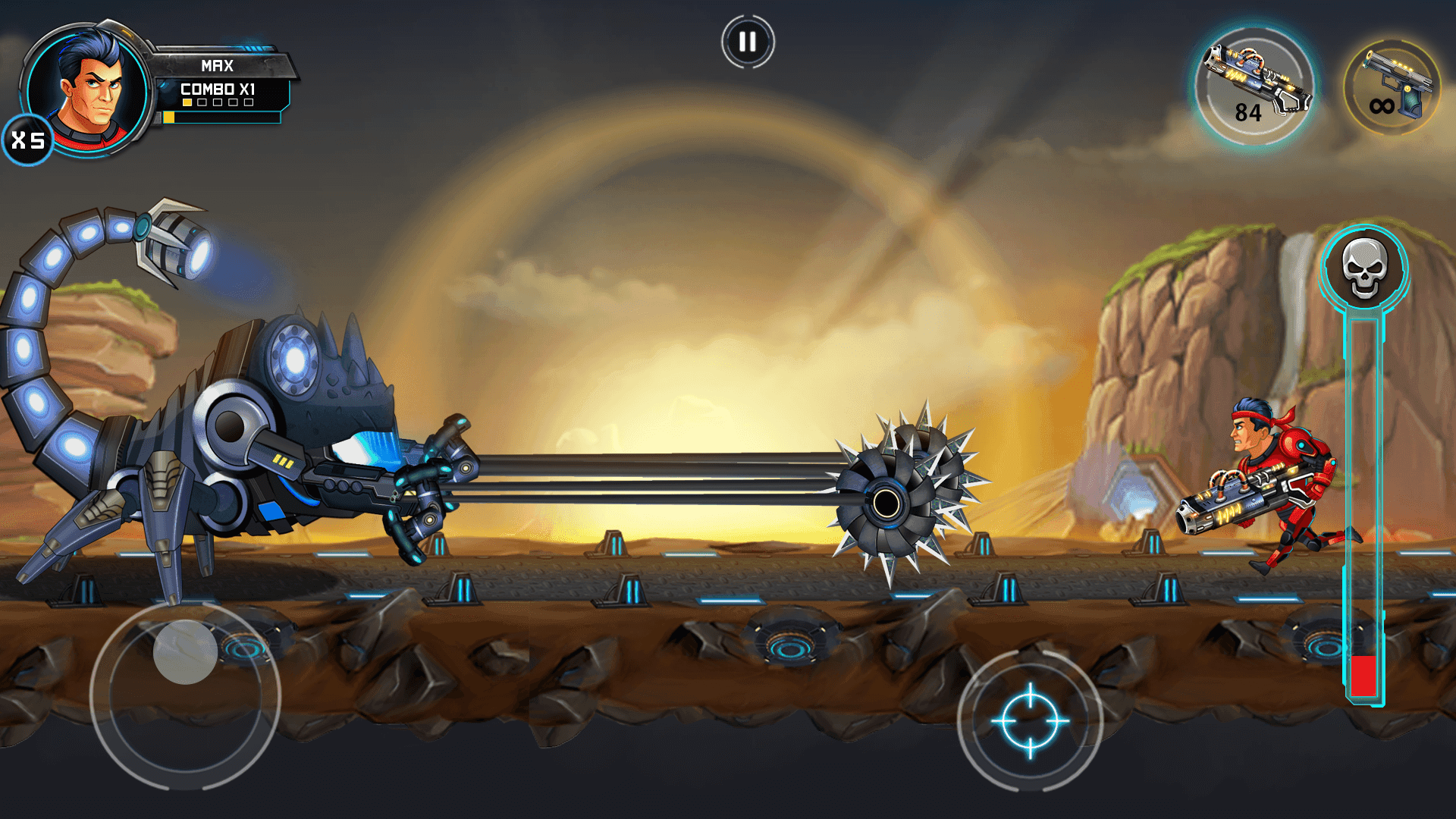Tap the X5 lives counter badge
This screenshot has width=1456, height=819.
coord(27,138)
